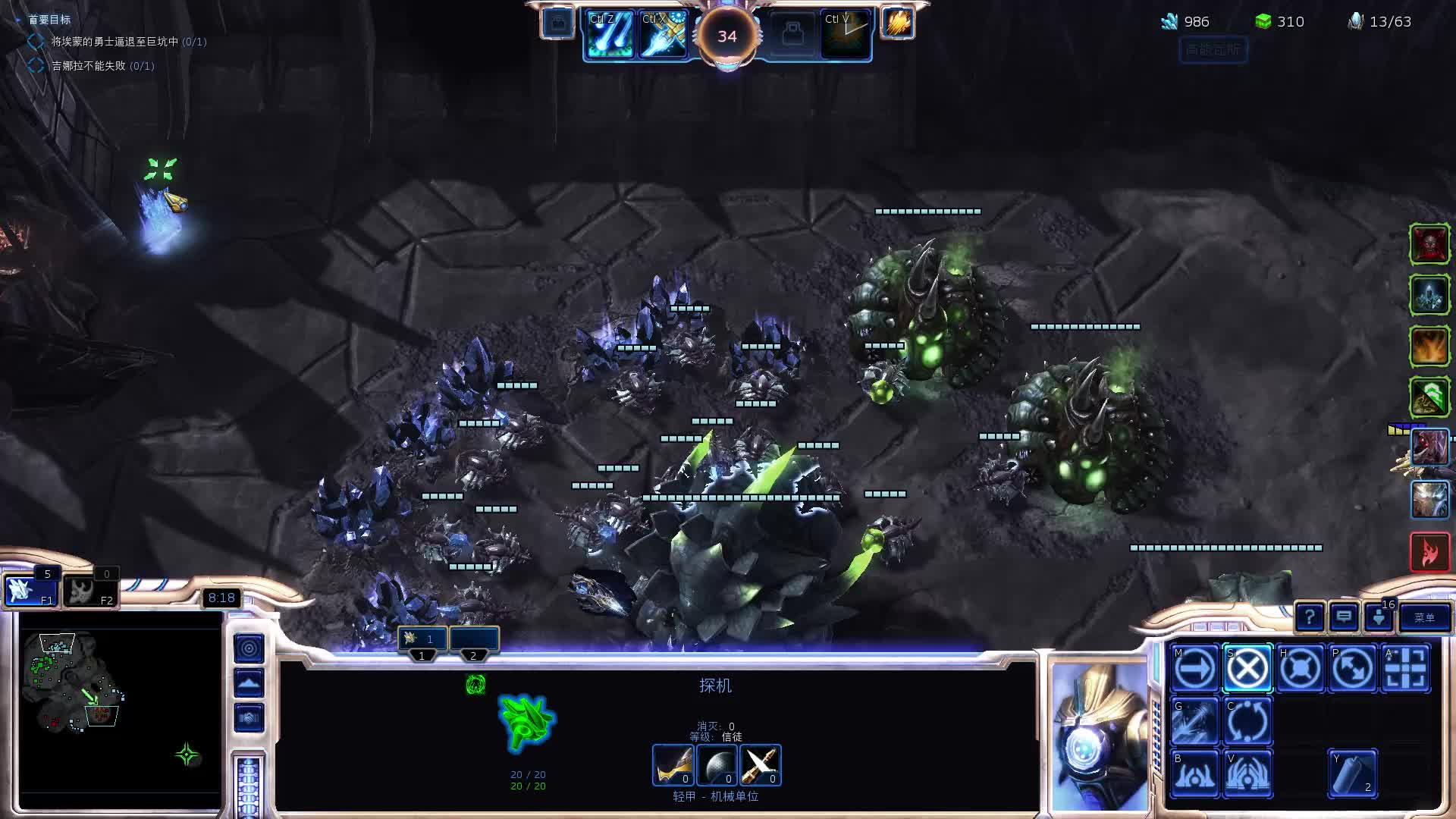
Task: Open the 菜单 game menu
Action: 1424,618
